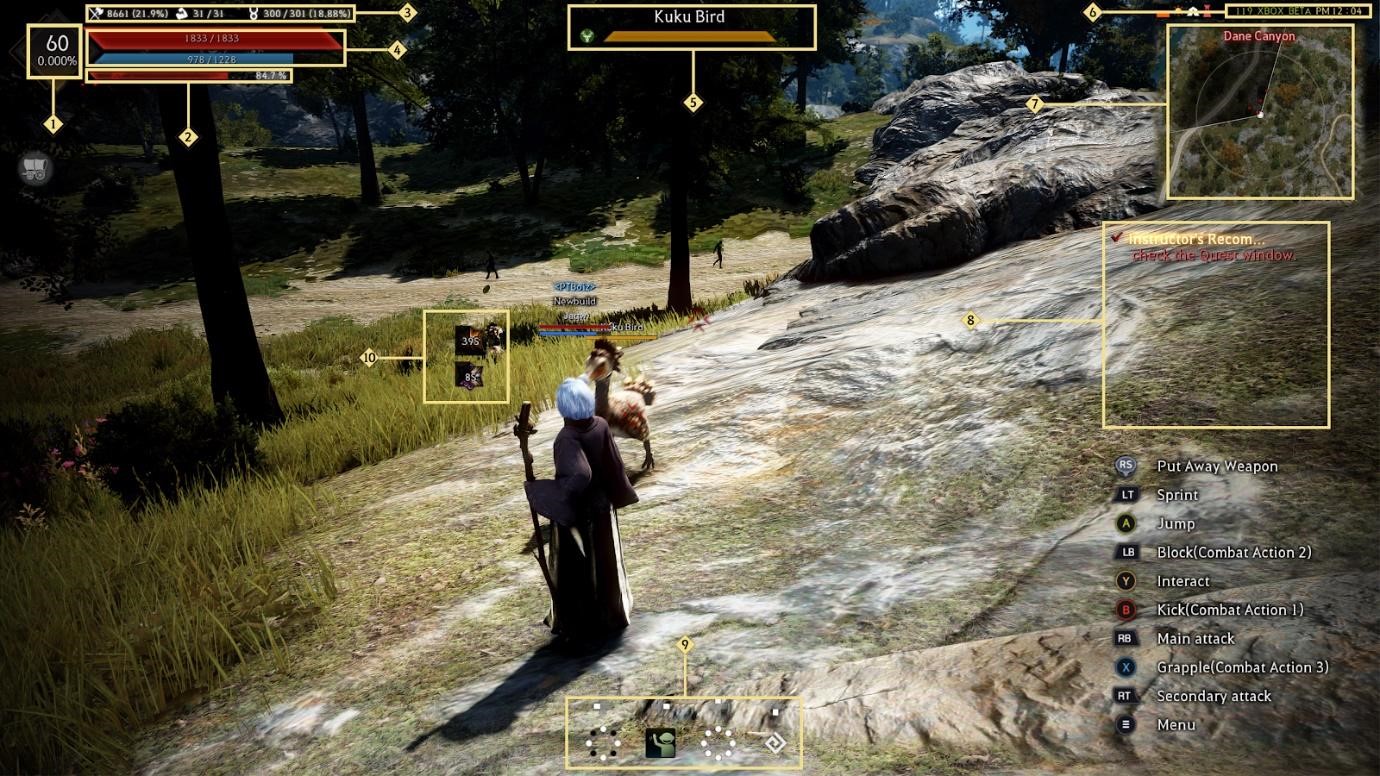This screenshot has width=1380, height=776.
Task: Activate the green waving-figure hotbar icon
Action: 660,743
